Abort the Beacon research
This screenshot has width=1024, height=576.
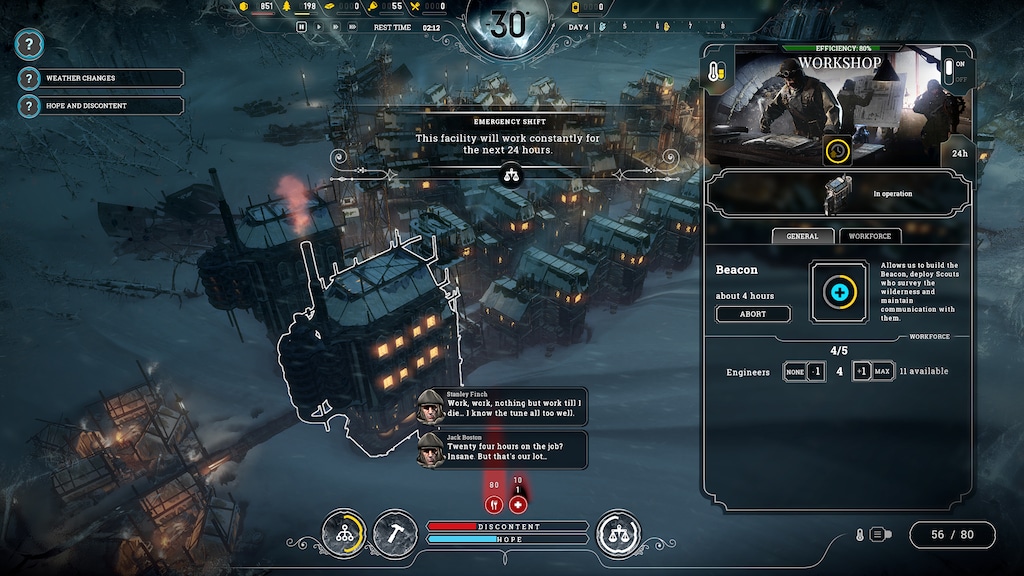pyautogui.click(x=752, y=314)
